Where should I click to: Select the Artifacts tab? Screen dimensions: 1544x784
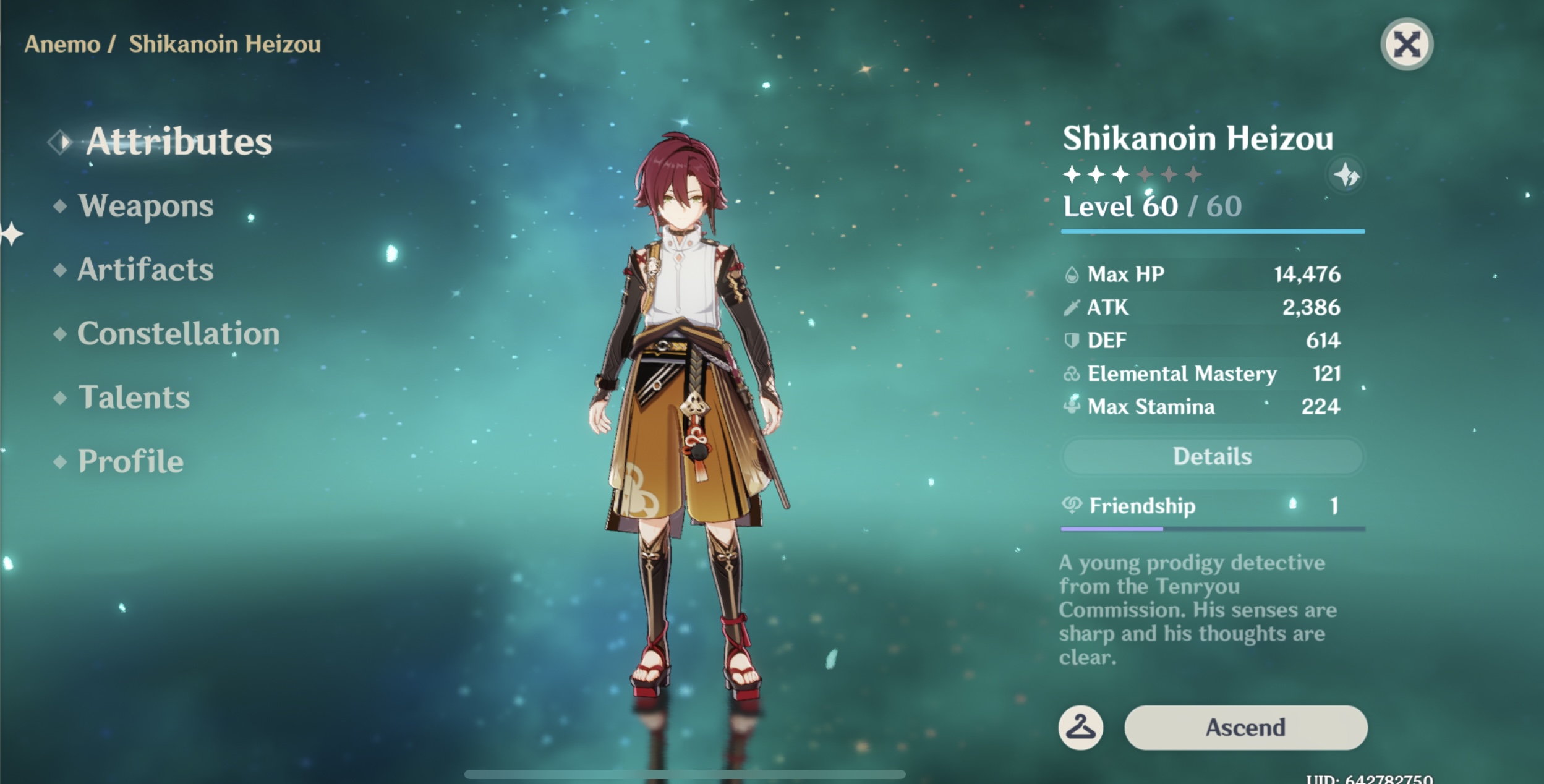(145, 270)
